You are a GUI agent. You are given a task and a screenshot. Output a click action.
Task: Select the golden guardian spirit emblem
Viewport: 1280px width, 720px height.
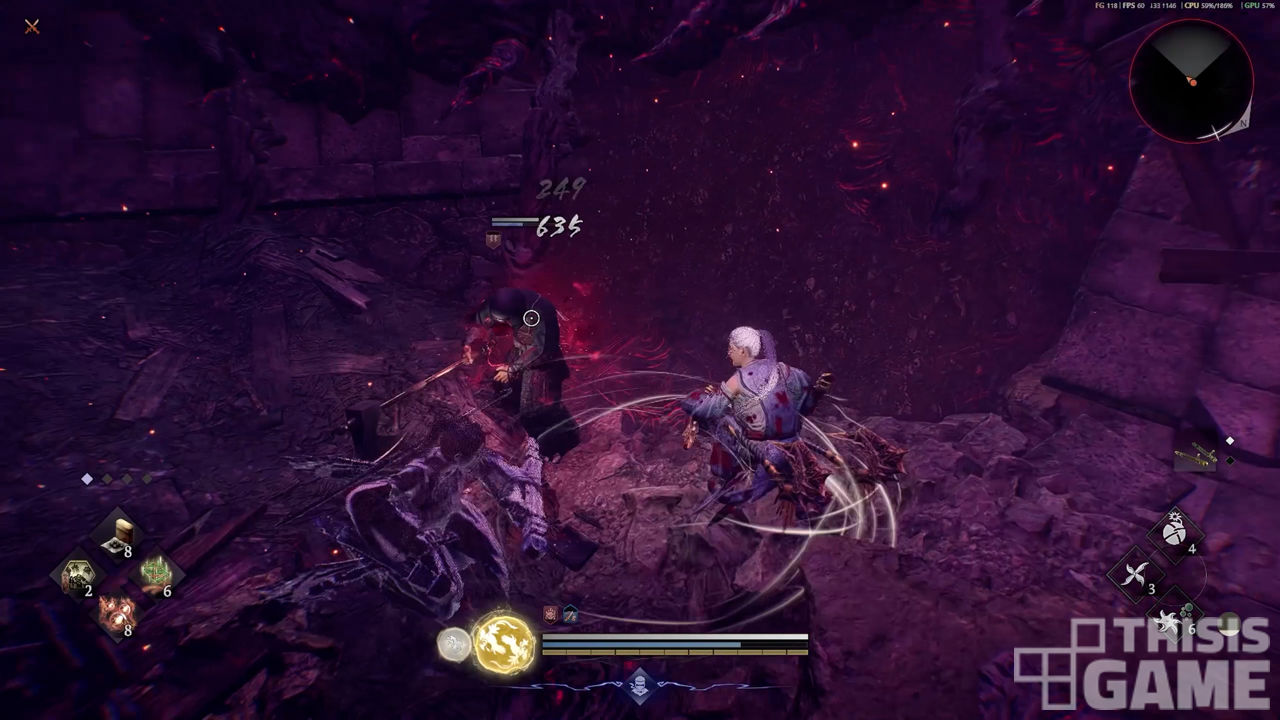pyautogui.click(x=503, y=642)
